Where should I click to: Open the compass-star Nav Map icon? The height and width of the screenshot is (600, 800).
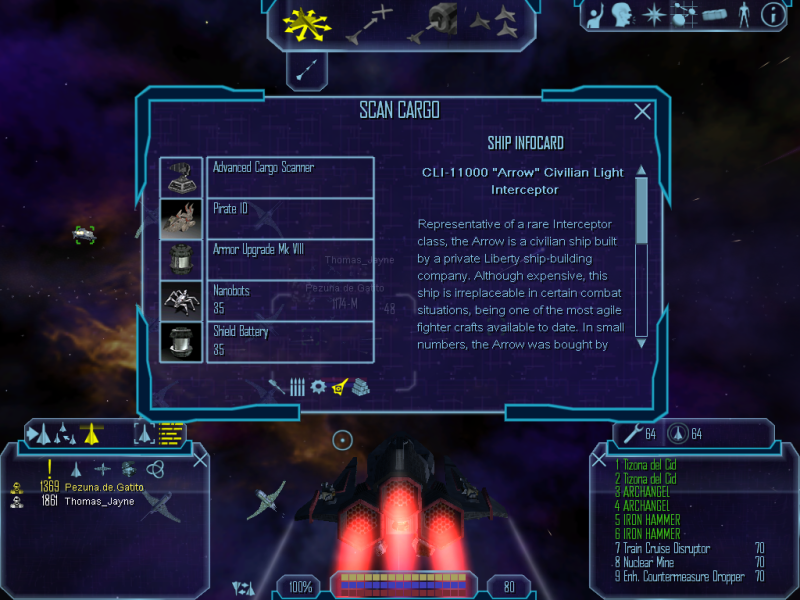(x=654, y=15)
